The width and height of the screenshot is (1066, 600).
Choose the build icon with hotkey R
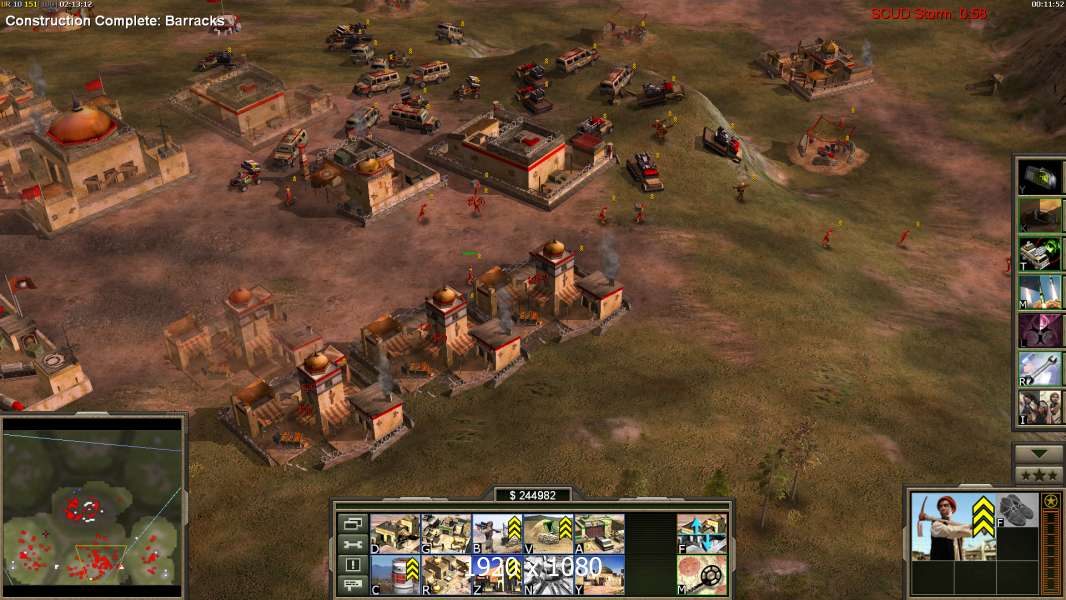tap(446, 575)
